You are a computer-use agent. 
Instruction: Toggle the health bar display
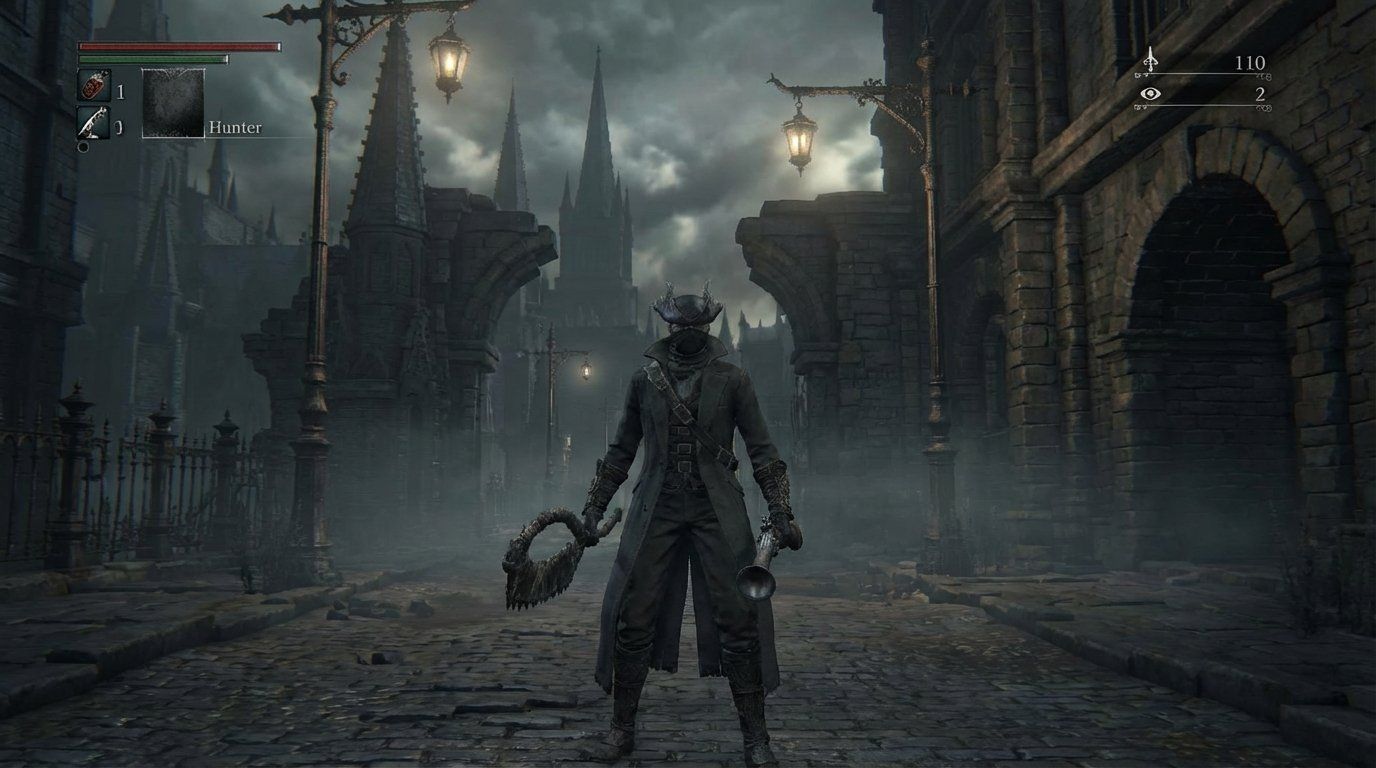tap(180, 46)
